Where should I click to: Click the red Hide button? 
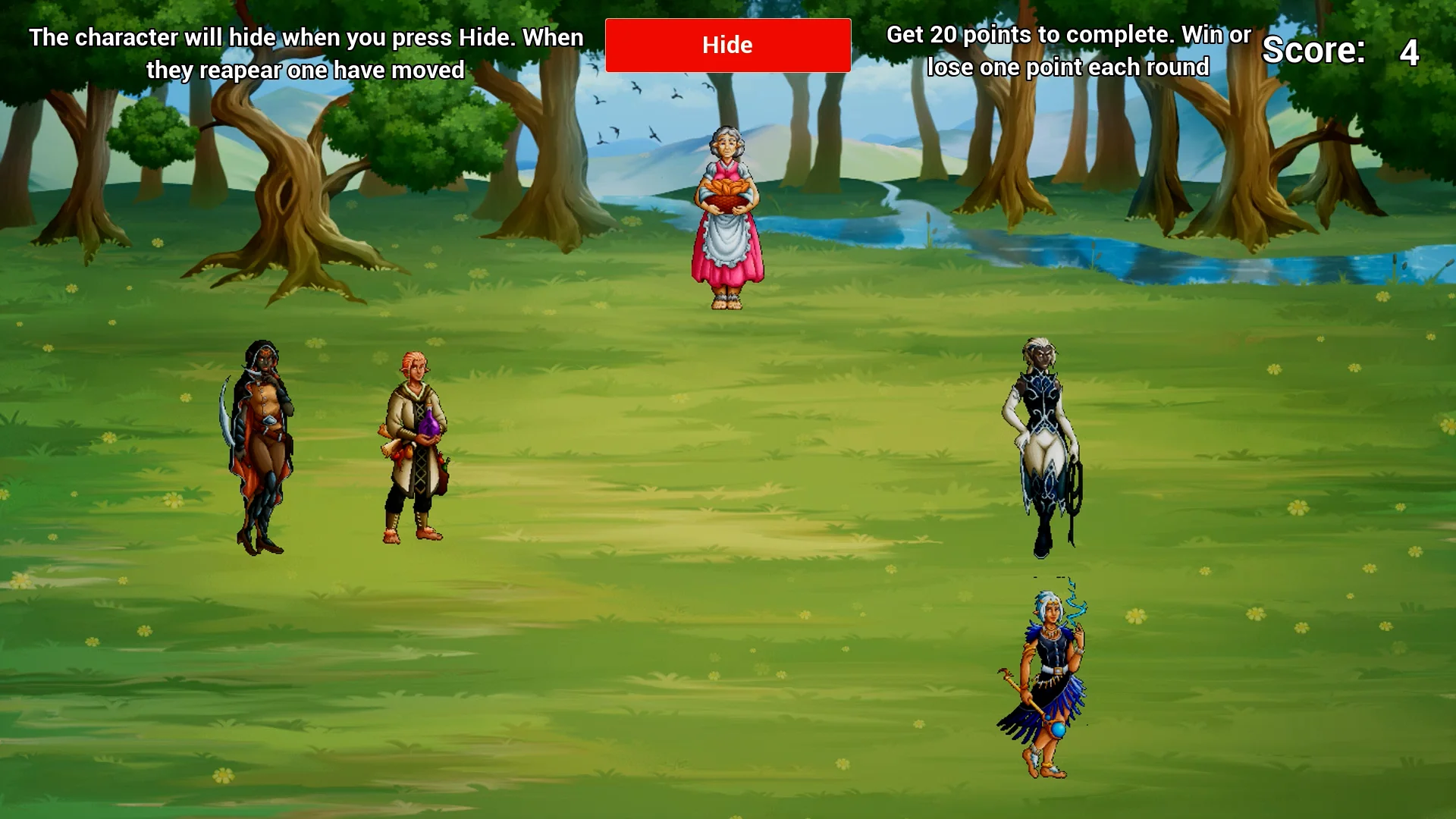[727, 45]
